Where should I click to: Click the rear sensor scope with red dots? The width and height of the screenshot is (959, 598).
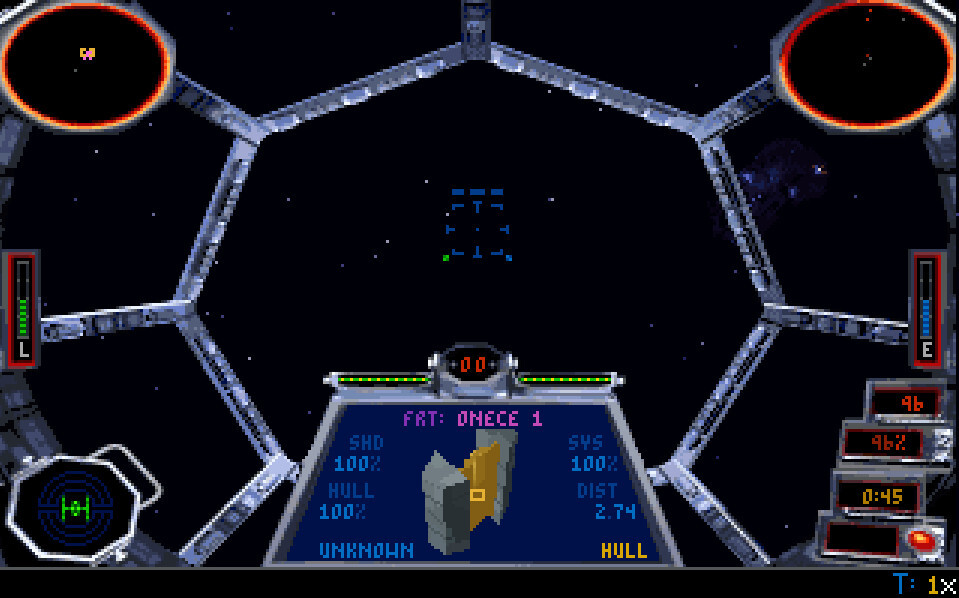tap(866, 65)
